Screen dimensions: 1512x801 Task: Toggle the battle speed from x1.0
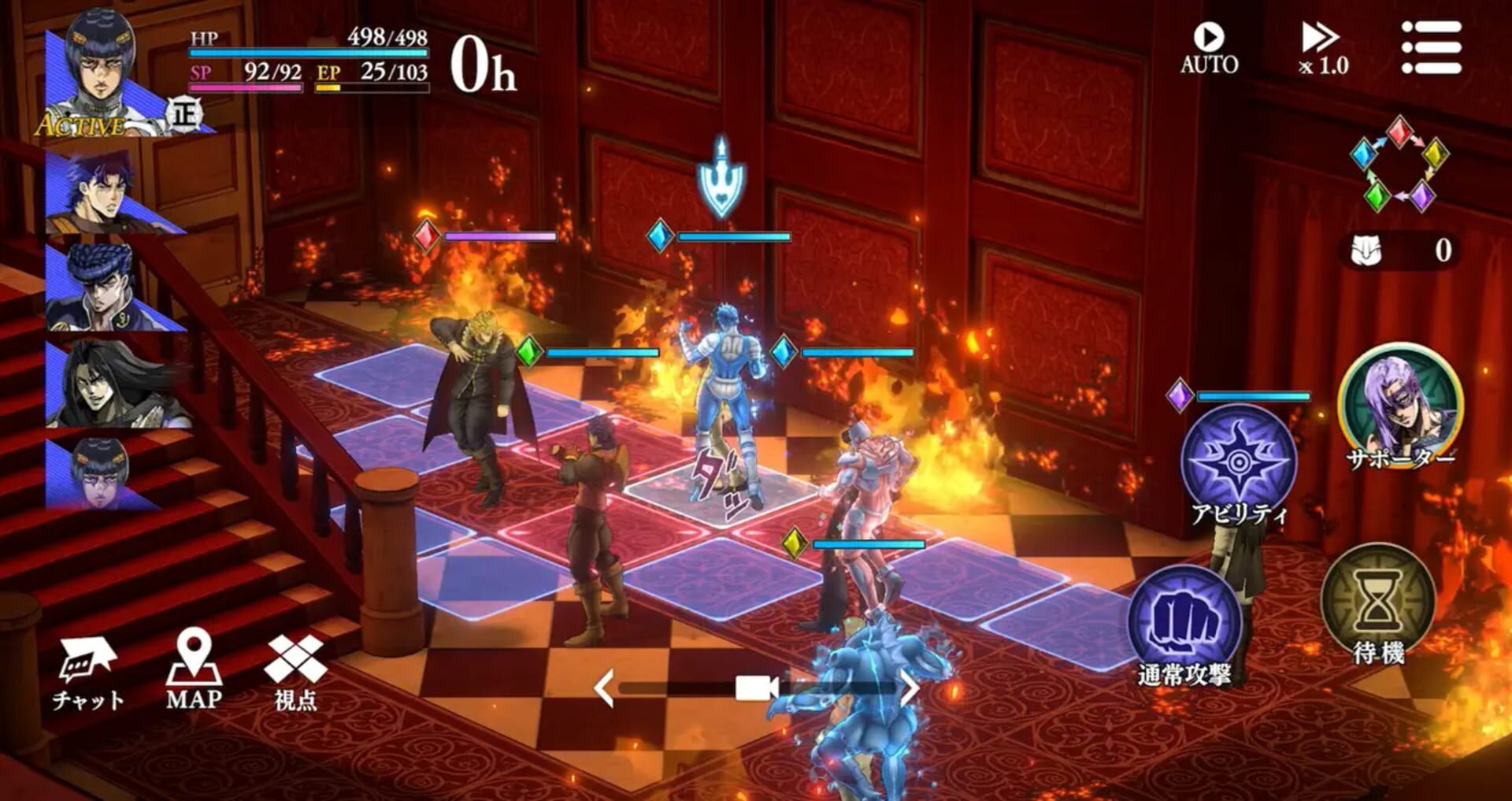point(1323,46)
